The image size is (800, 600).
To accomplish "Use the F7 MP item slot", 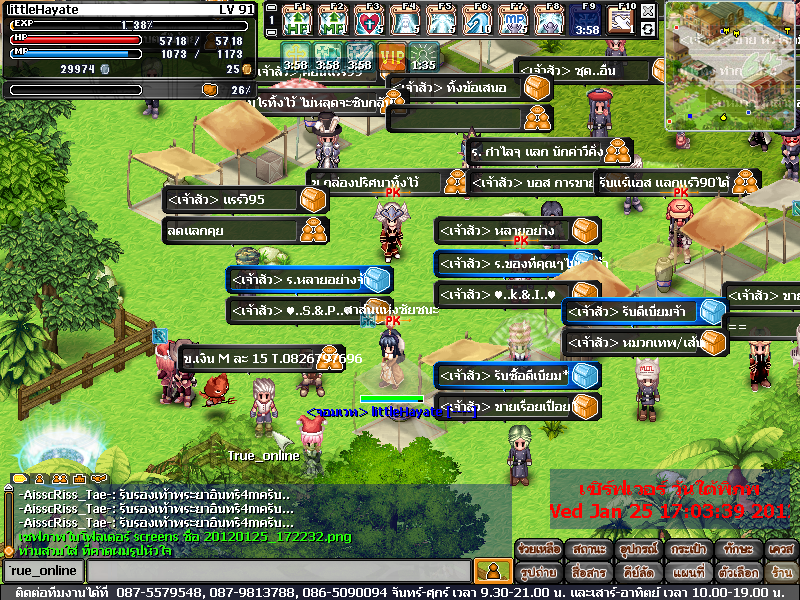I will point(515,20).
